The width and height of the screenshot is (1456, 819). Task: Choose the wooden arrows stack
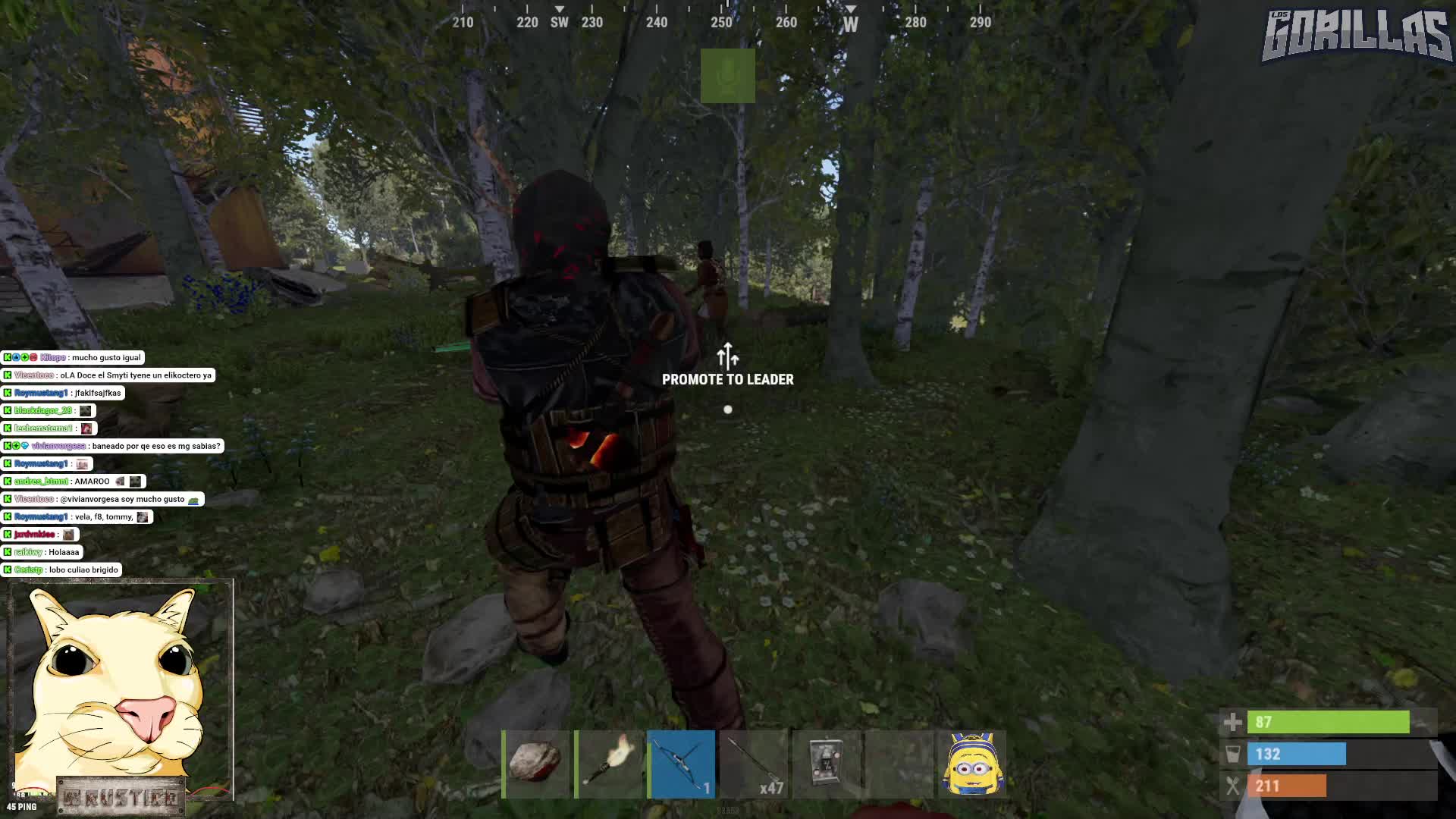[x=755, y=764]
